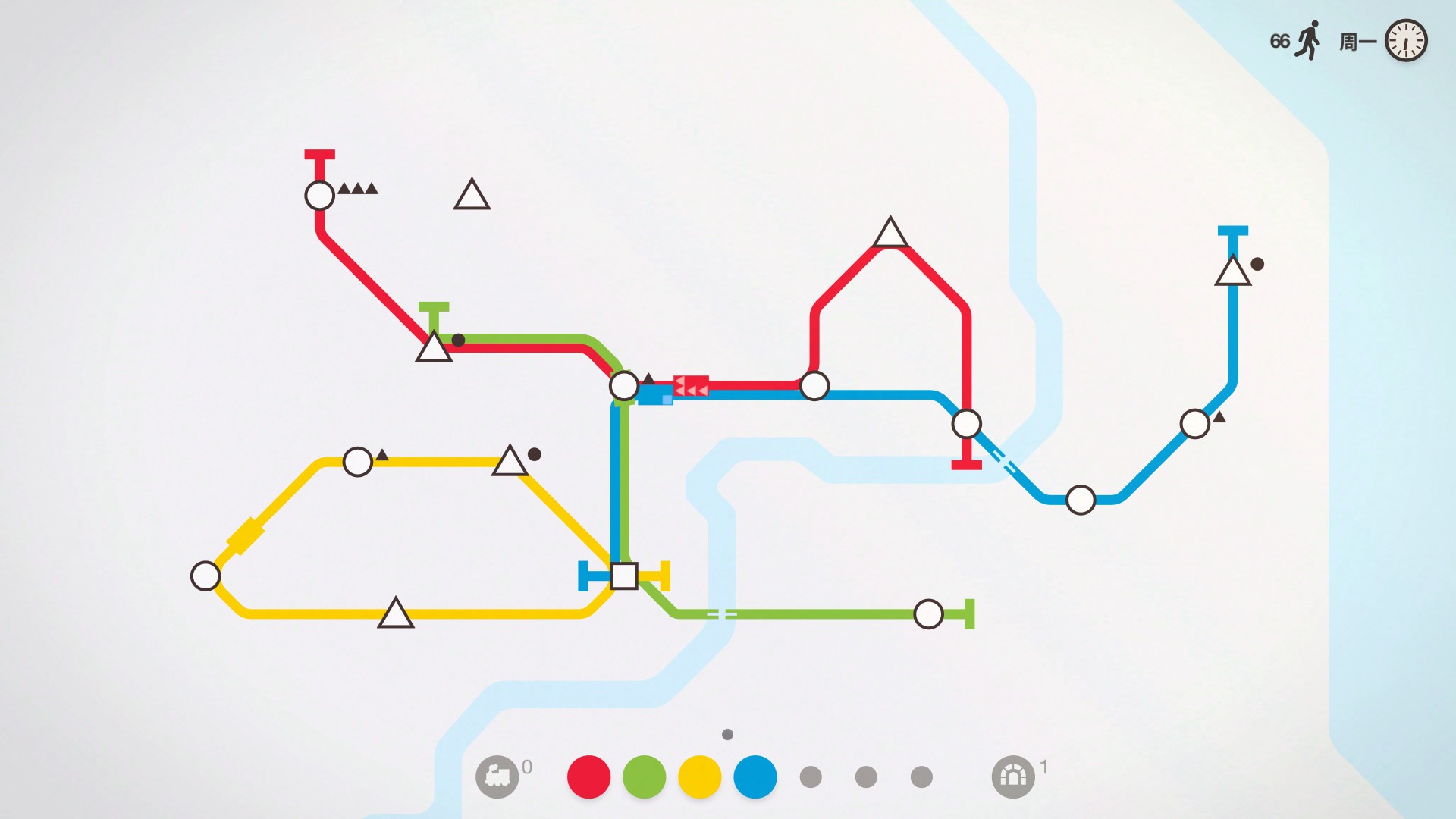Click the locomotive inventory icon showing 0

[x=497, y=776]
